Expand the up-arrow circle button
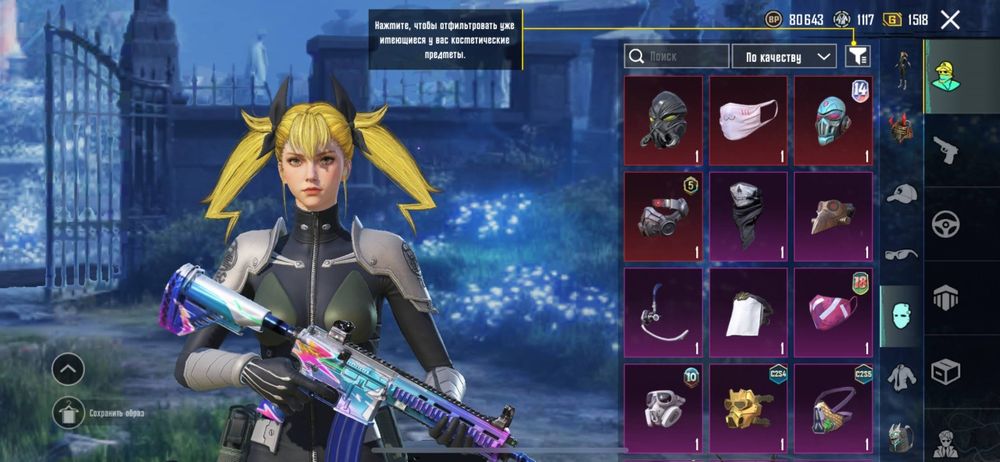 pyautogui.click(x=68, y=369)
